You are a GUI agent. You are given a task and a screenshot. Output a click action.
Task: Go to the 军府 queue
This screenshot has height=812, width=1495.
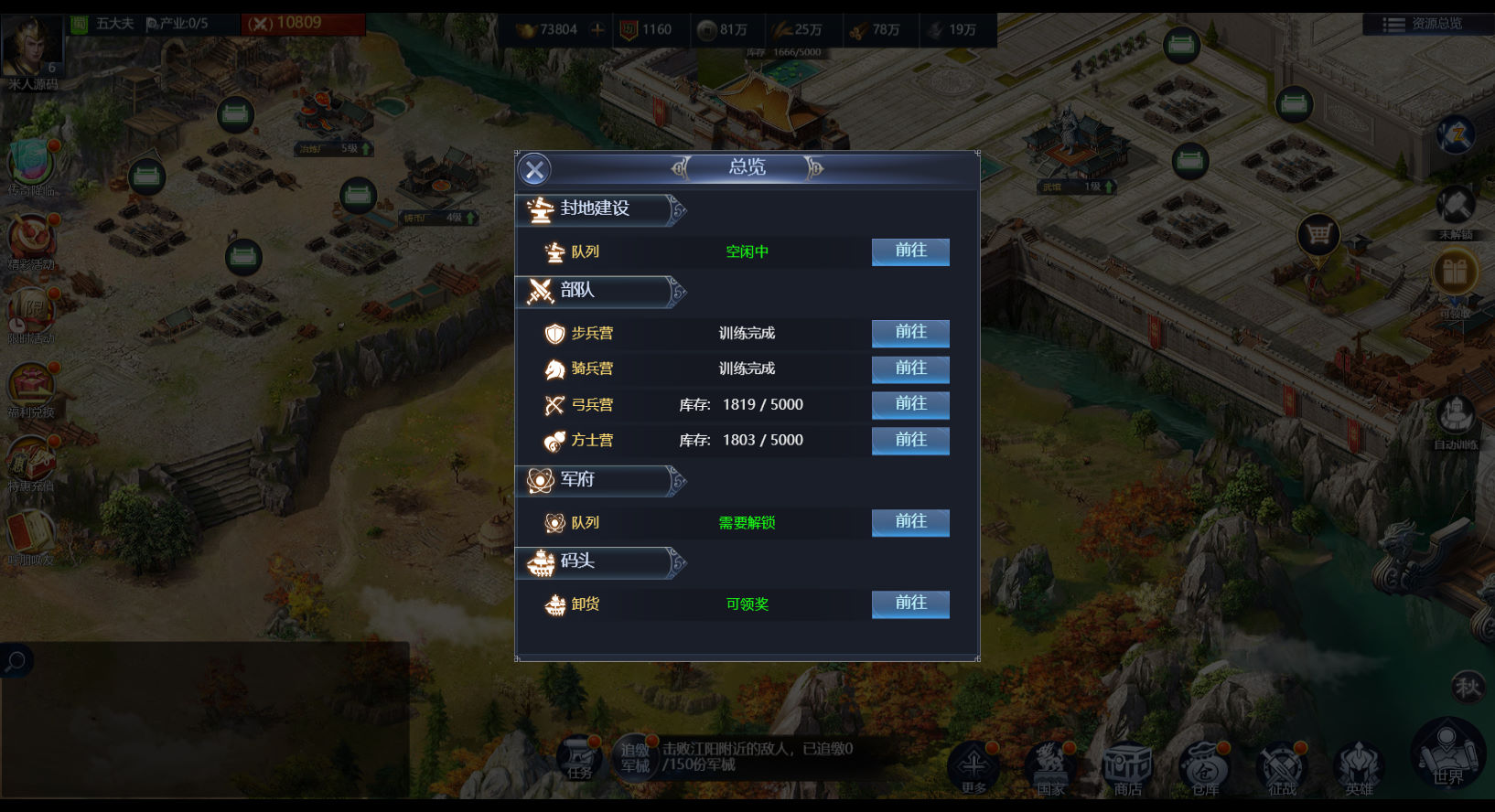pos(910,522)
